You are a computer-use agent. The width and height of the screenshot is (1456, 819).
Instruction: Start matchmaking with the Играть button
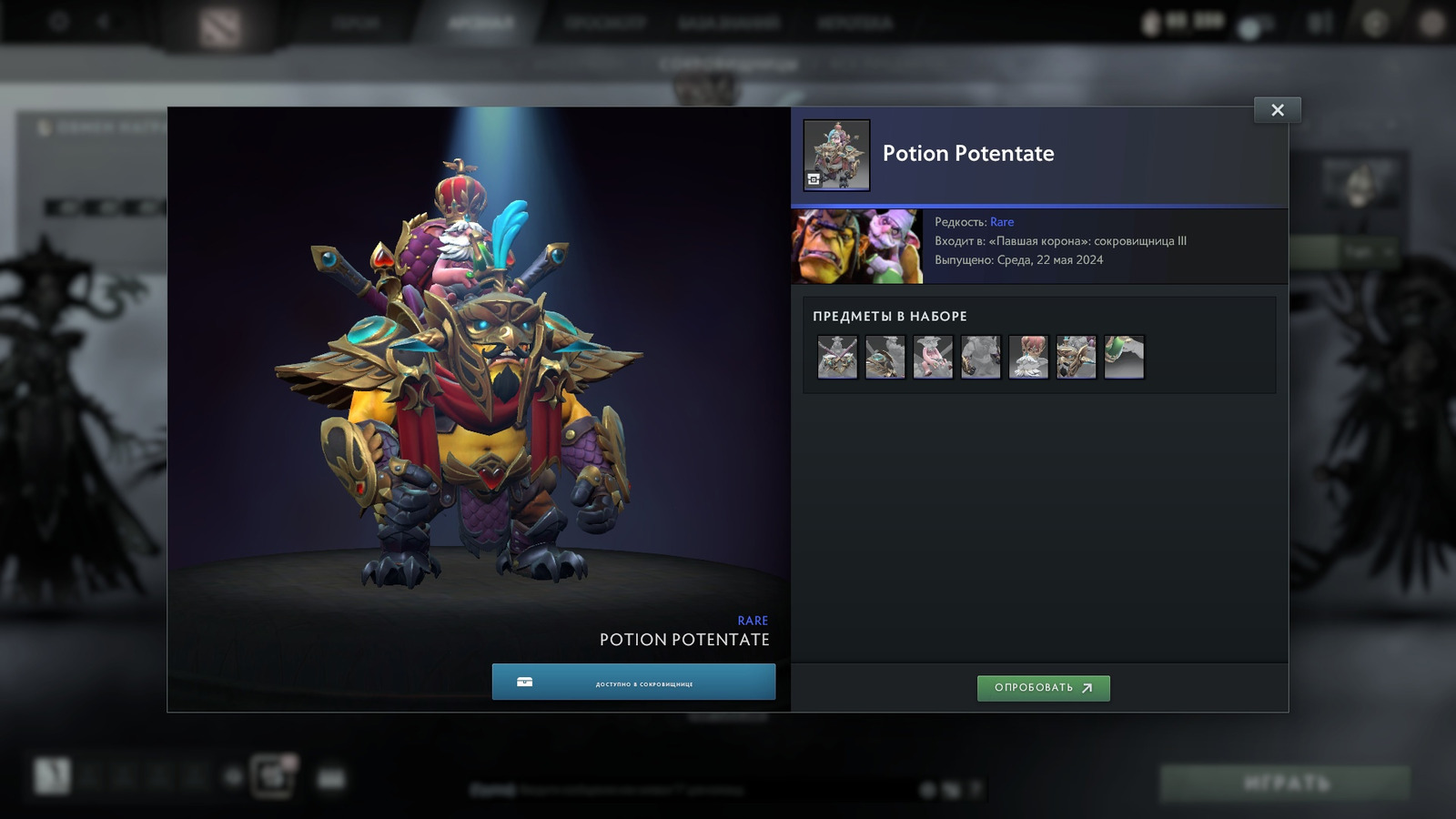(x=1285, y=783)
